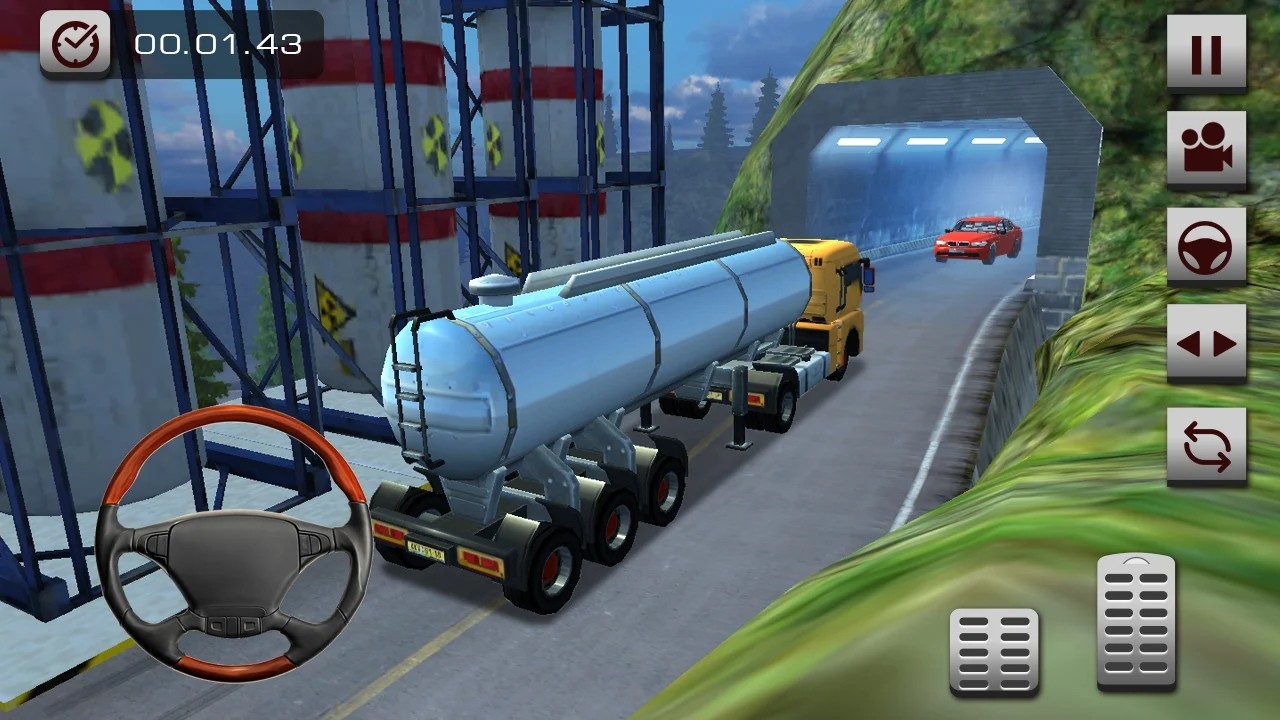Click the stopwatch icon beside the timer
Viewport: 1280px width, 720px height.
[x=76, y=44]
